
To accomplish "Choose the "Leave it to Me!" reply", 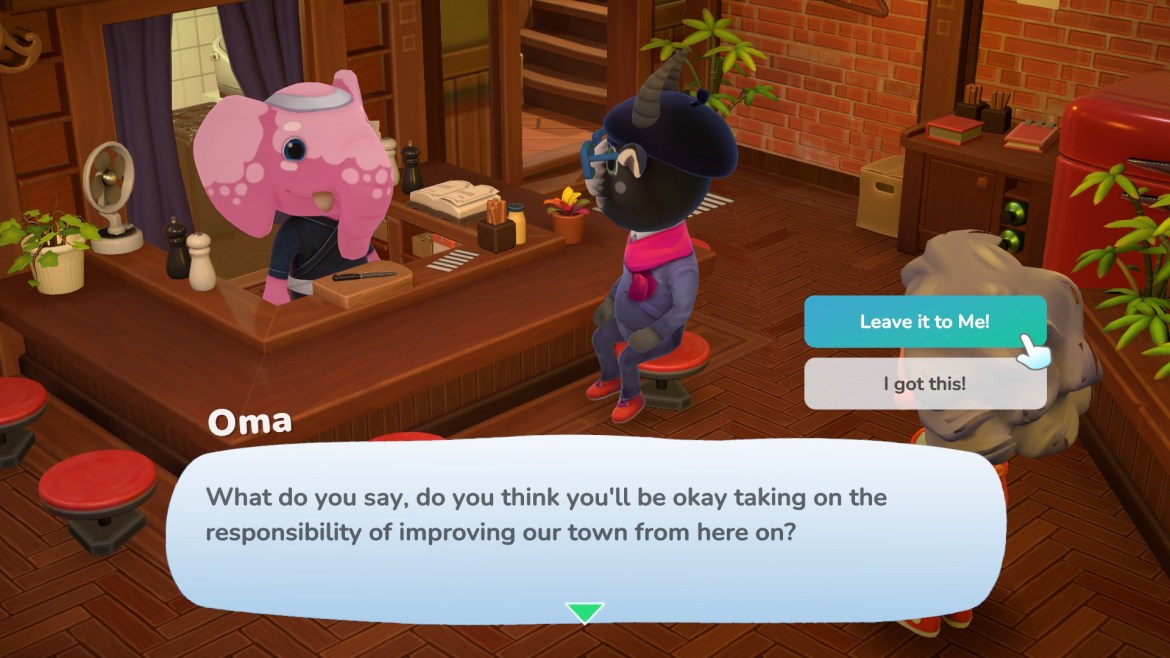I will (924, 322).
